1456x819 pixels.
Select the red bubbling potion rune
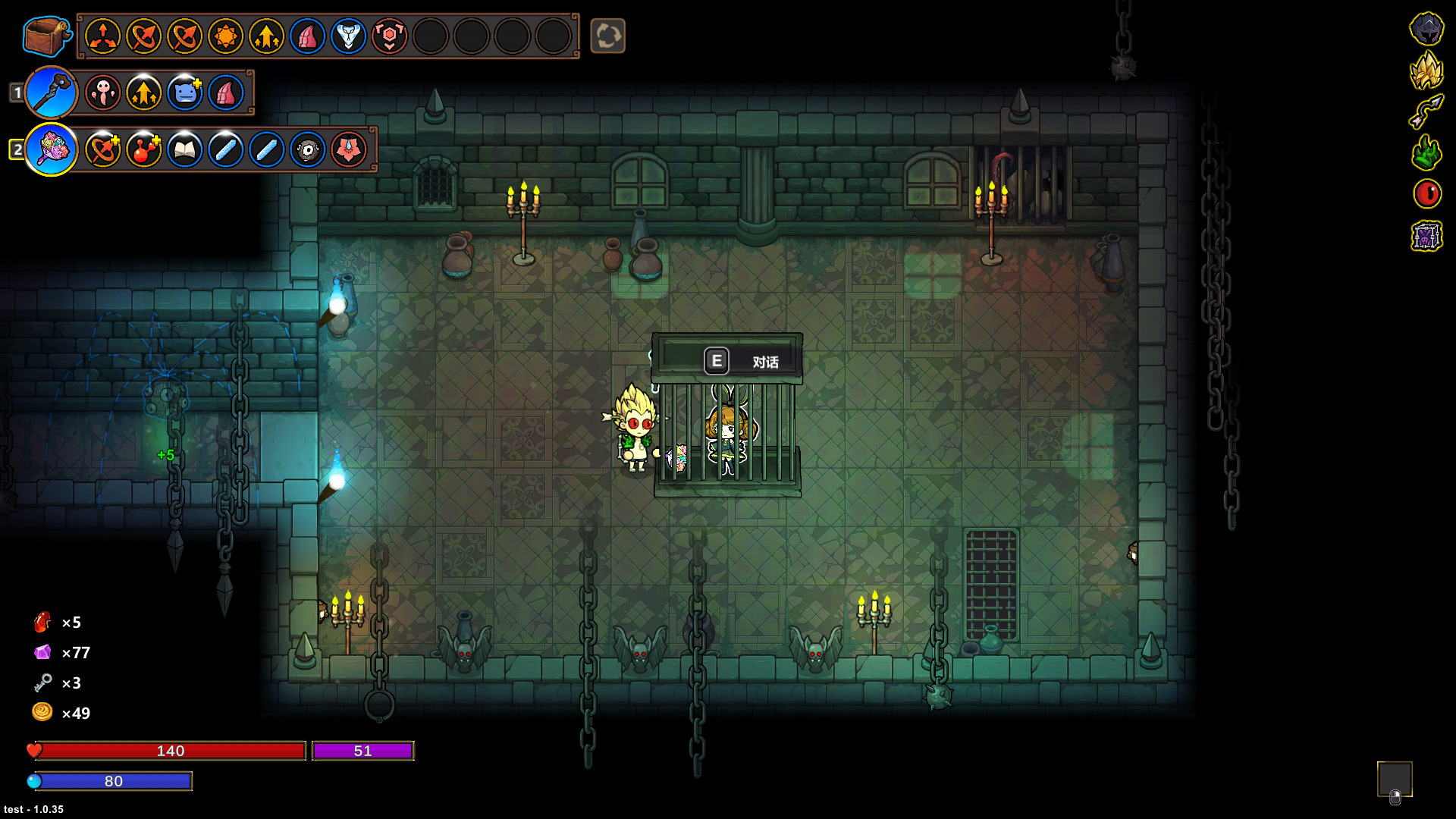pyautogui.click(x=143, y=149)
